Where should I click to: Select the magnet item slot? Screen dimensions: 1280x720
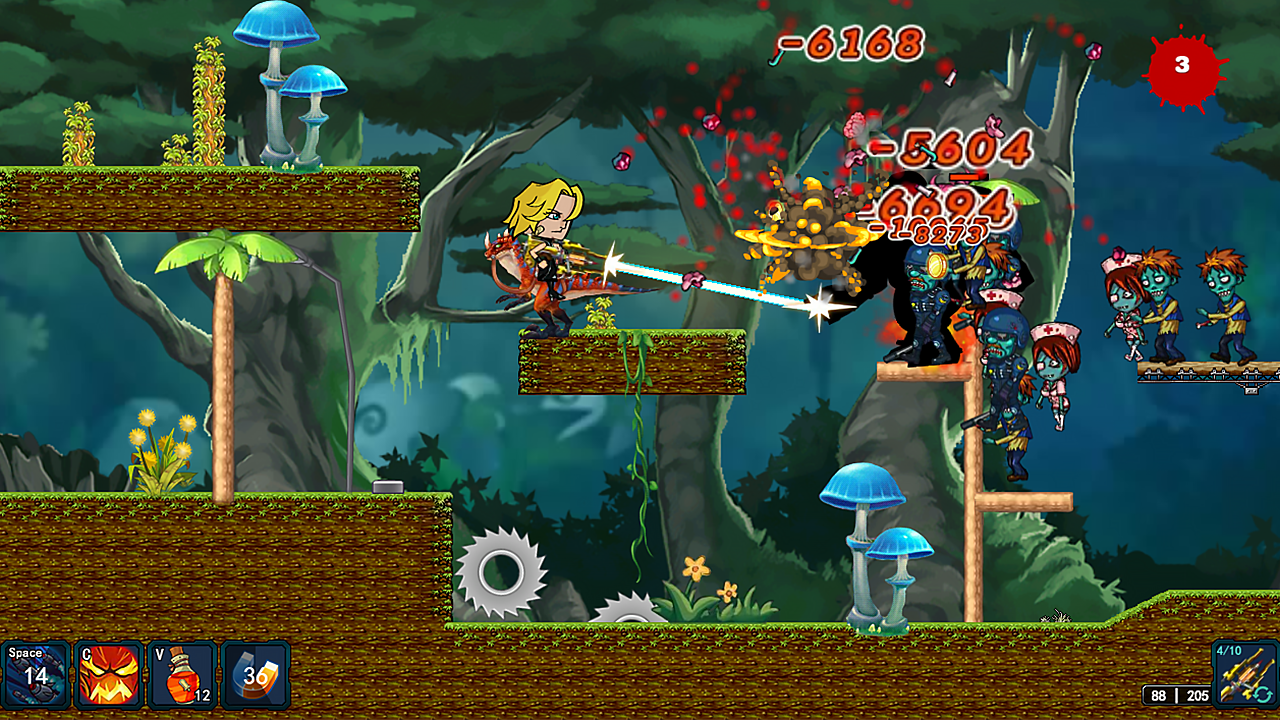pyautogui.click(x=255, y=675)
